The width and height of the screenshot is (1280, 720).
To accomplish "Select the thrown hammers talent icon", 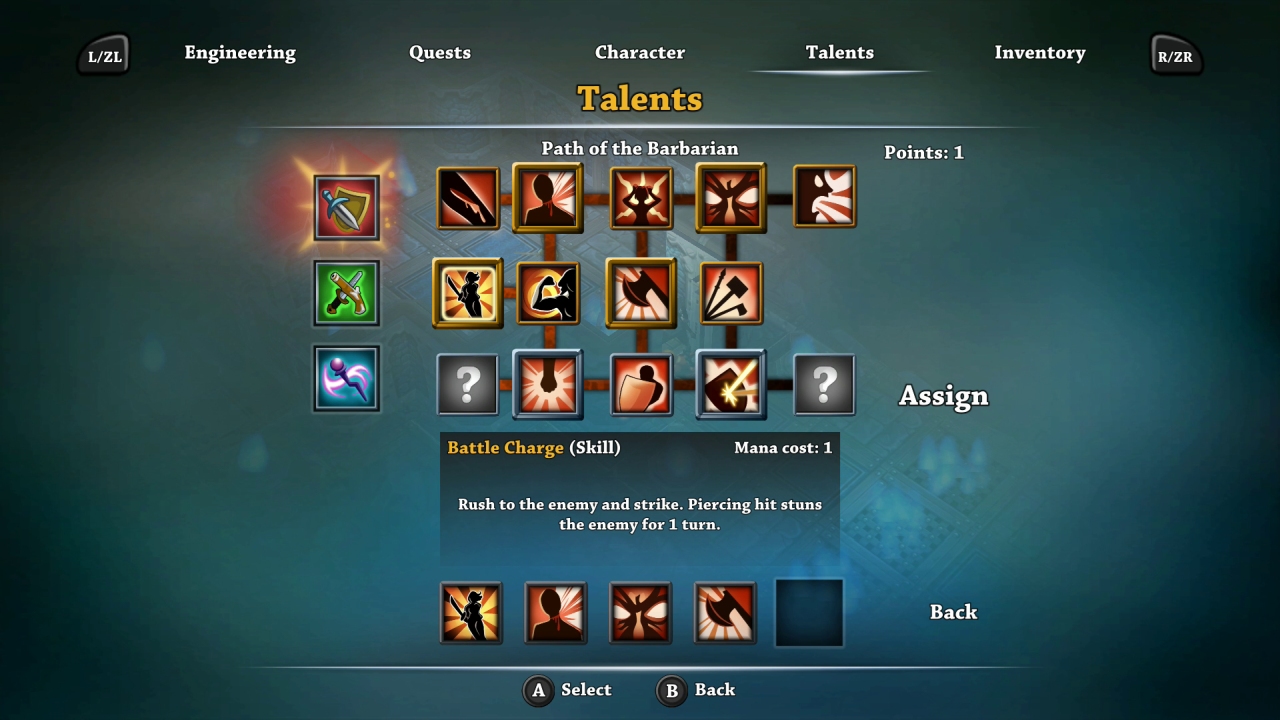I will click(x=730, y=293).
